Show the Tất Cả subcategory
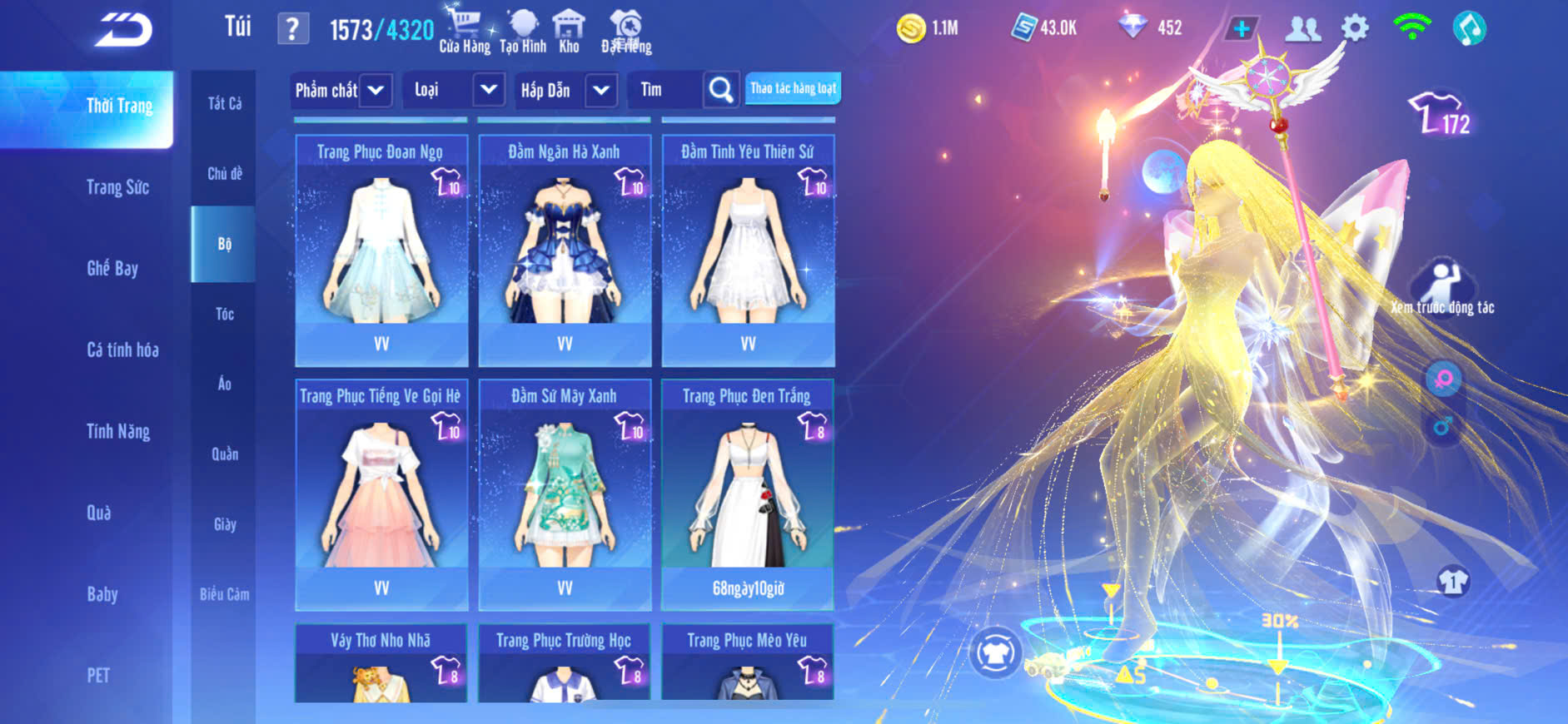 (x=224, y=103)
